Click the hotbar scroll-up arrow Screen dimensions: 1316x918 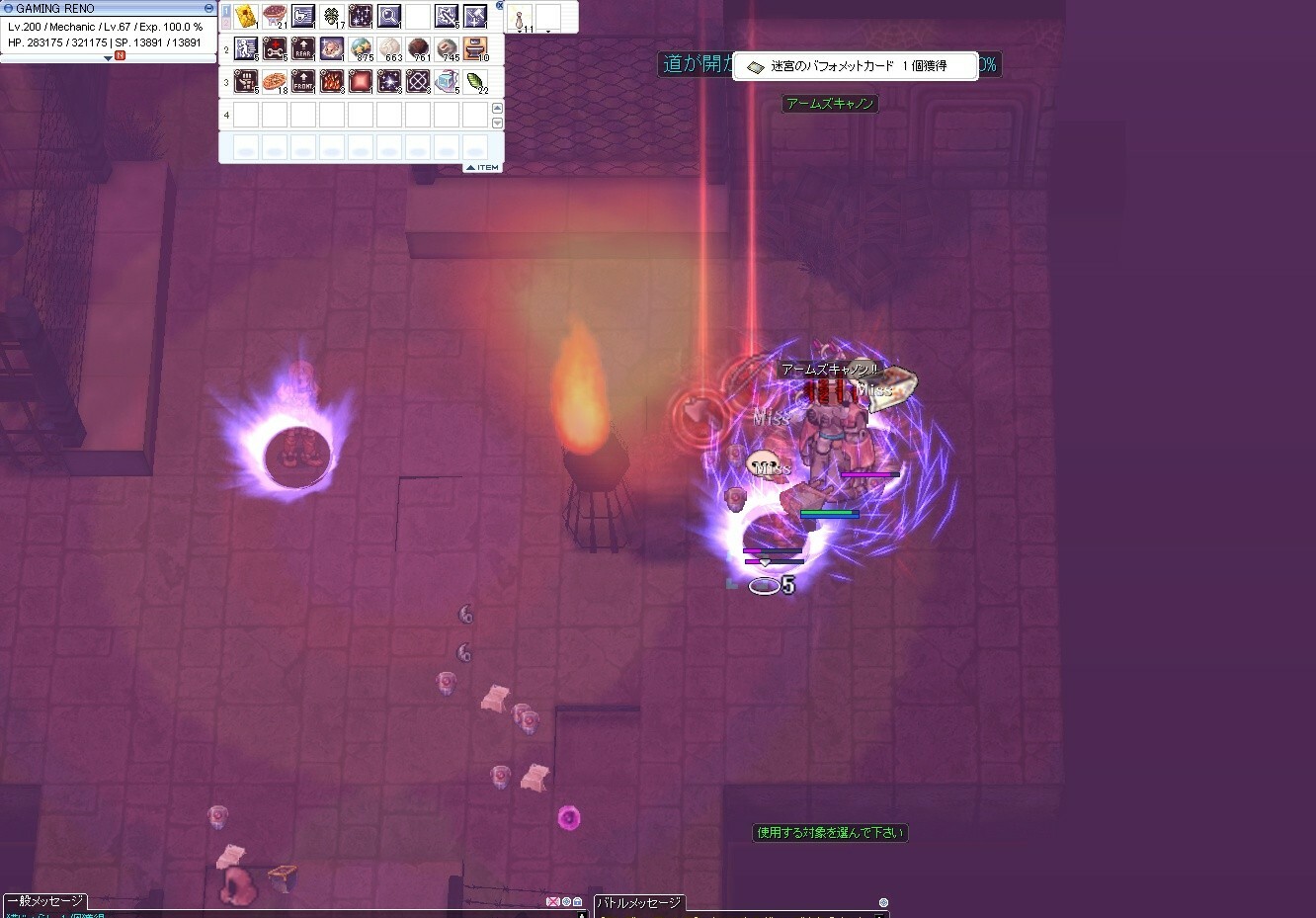(497, 108)
